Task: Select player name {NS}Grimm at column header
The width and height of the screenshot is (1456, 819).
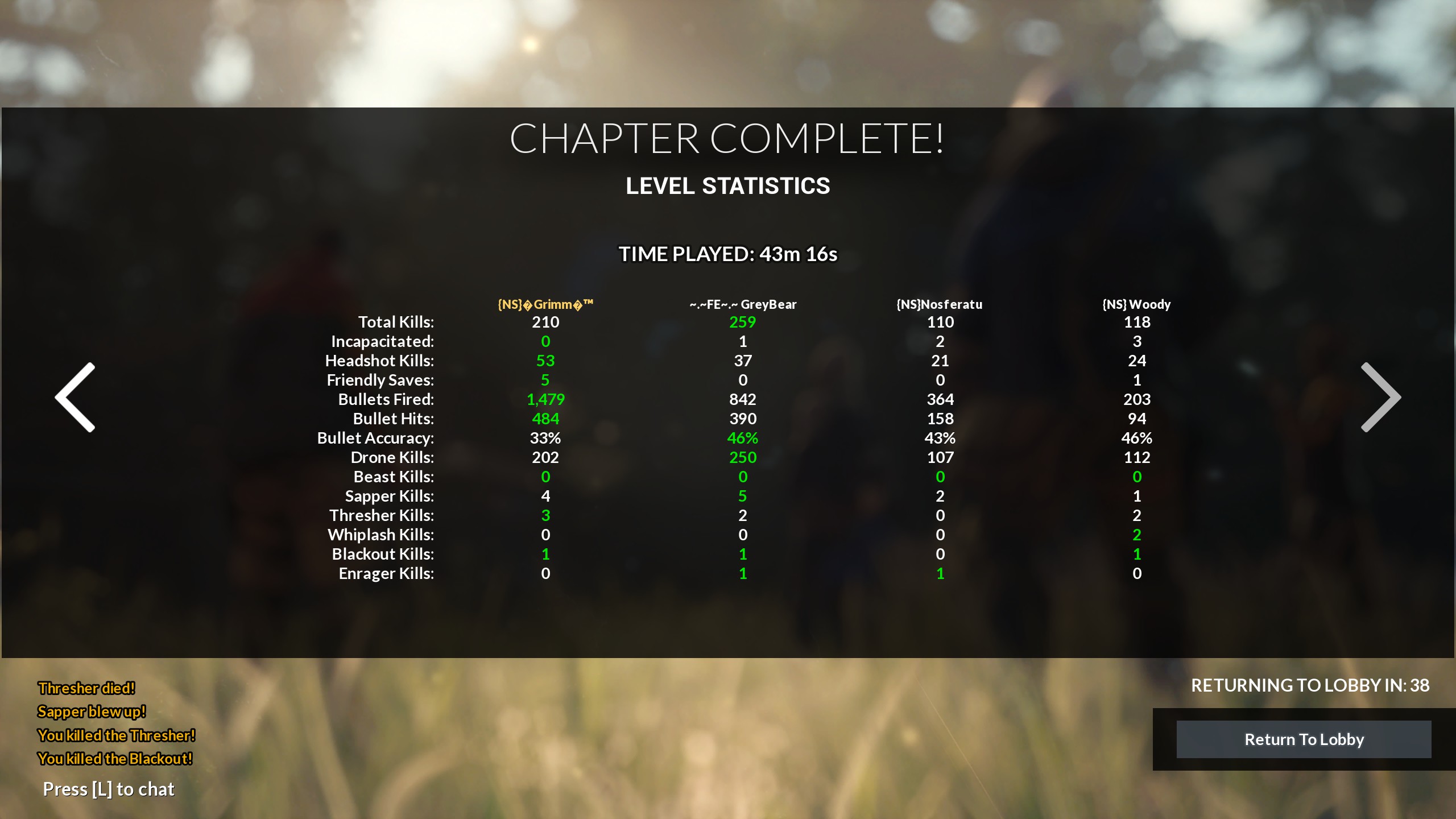Action: pos(545,304)
